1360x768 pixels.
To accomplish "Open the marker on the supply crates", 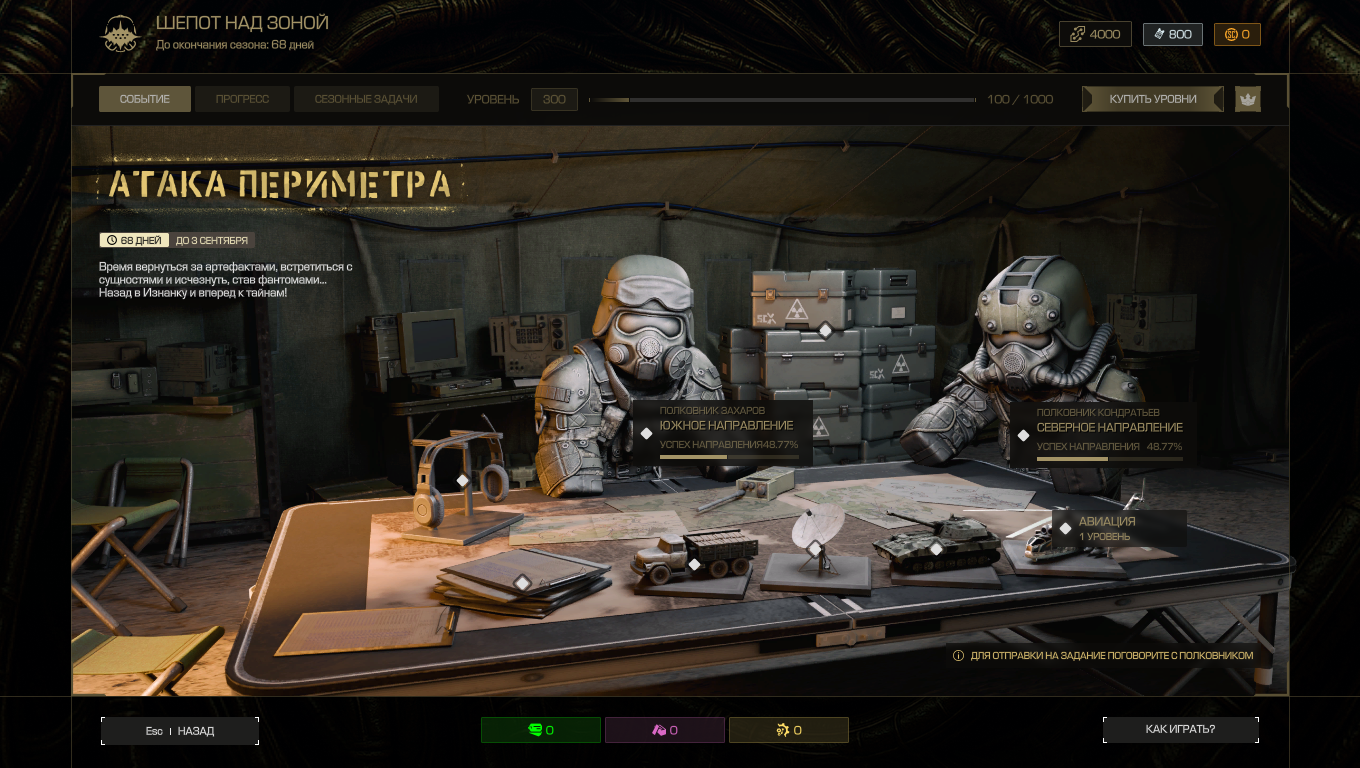I will (826, 330).
